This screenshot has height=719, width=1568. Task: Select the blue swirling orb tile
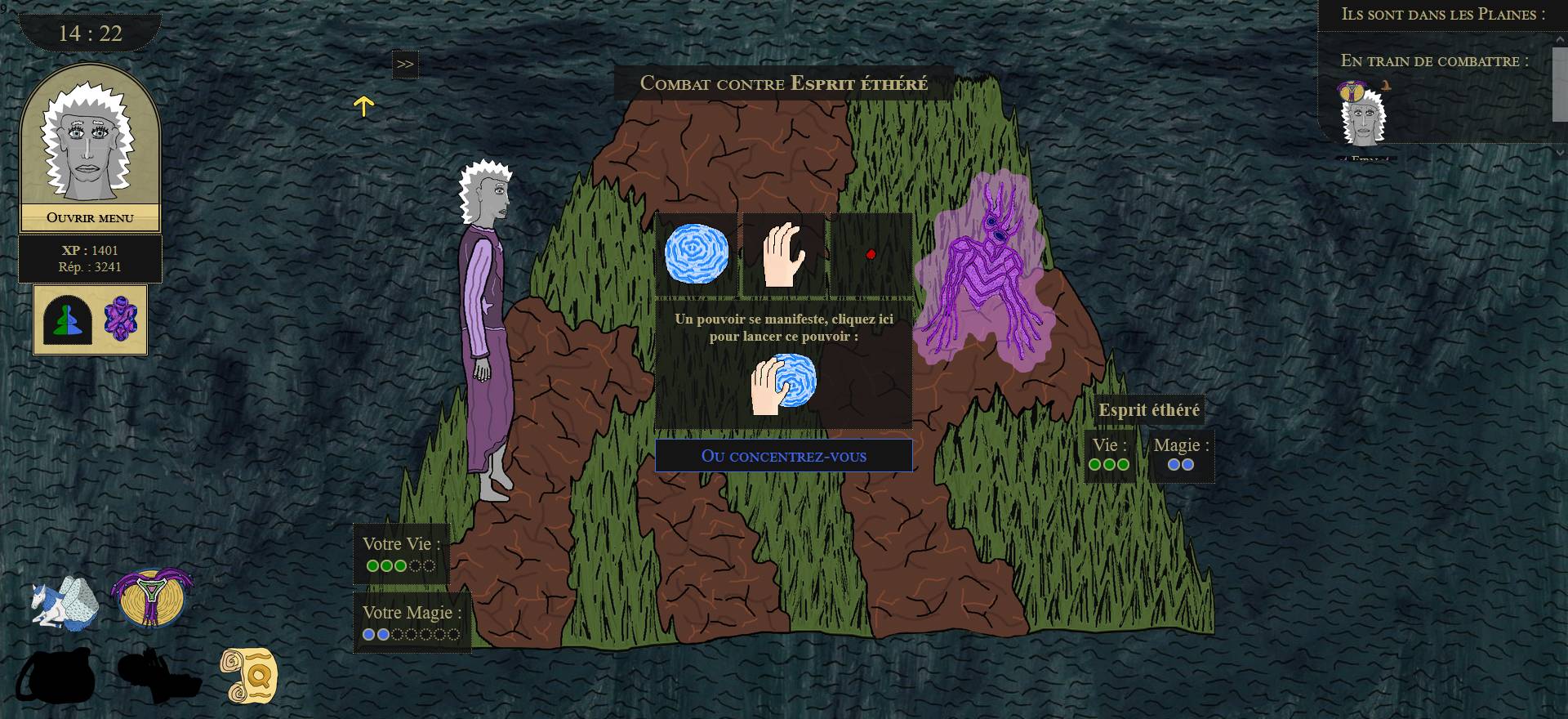(697, 254)
